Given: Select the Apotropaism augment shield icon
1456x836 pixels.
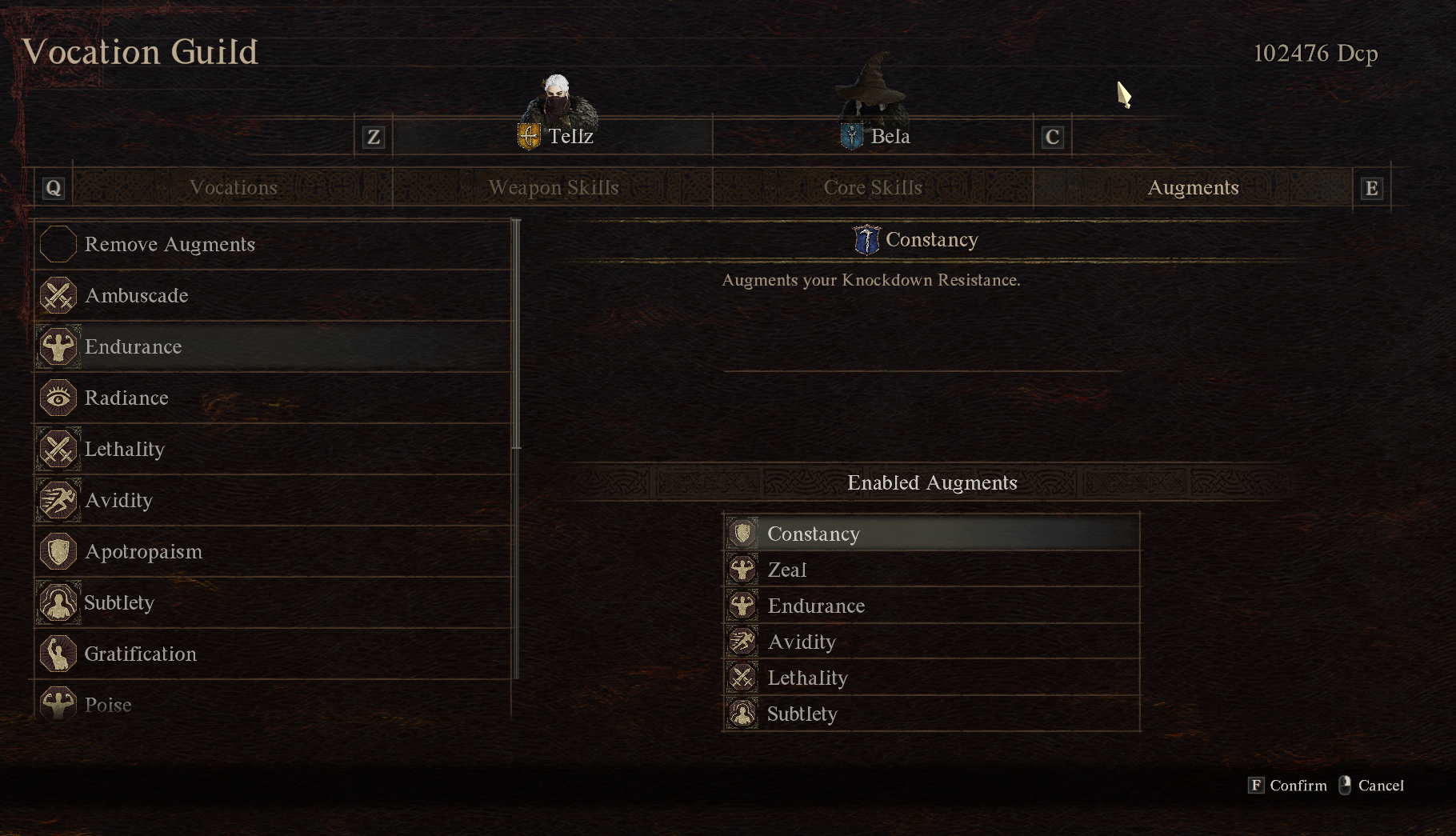Looking at the screenshot, I should click(x=58, y=551).
